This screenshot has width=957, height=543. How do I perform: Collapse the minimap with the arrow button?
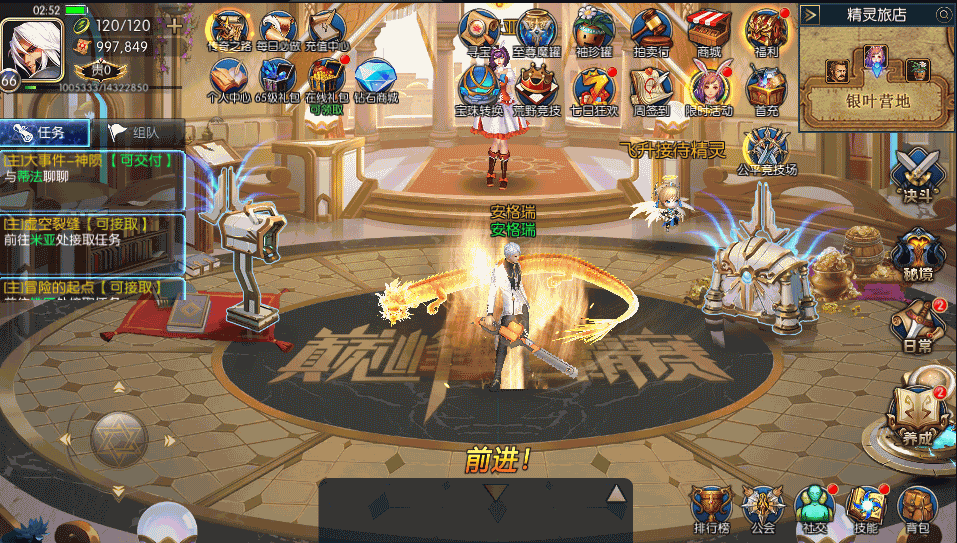811,14
